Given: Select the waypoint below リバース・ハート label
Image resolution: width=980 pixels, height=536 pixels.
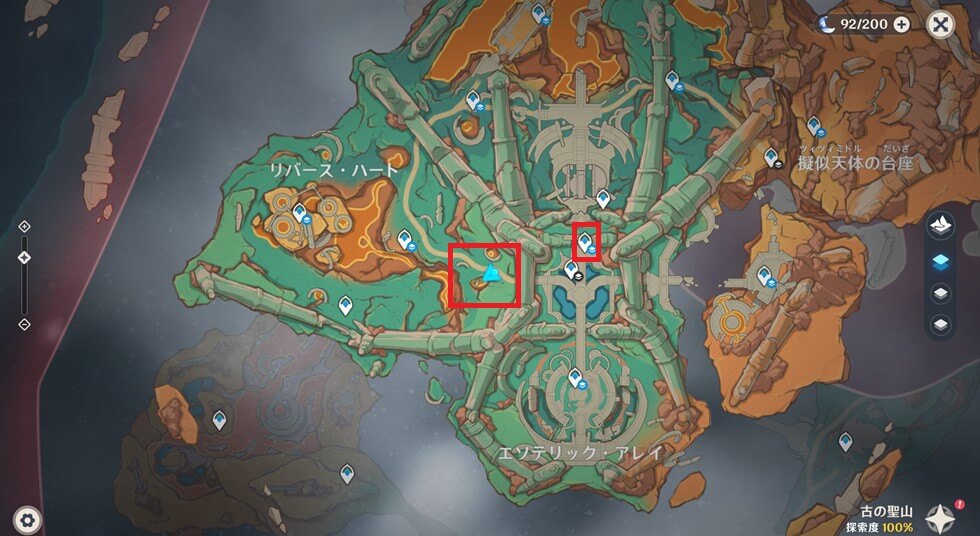Looking at the screenshot, I should click(300, 210).
